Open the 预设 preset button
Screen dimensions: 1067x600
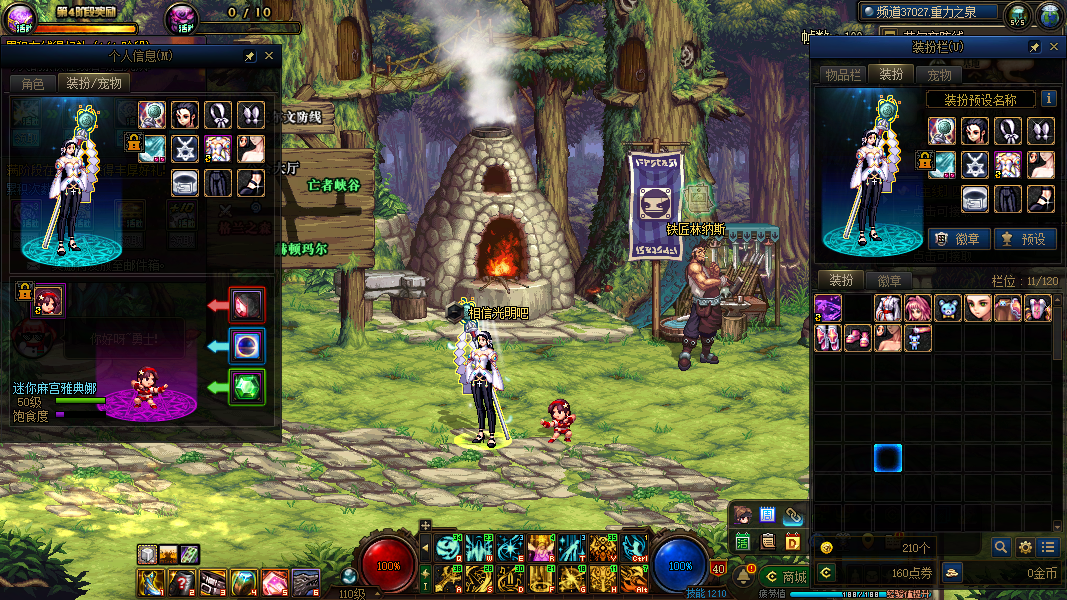[1024, 239]
